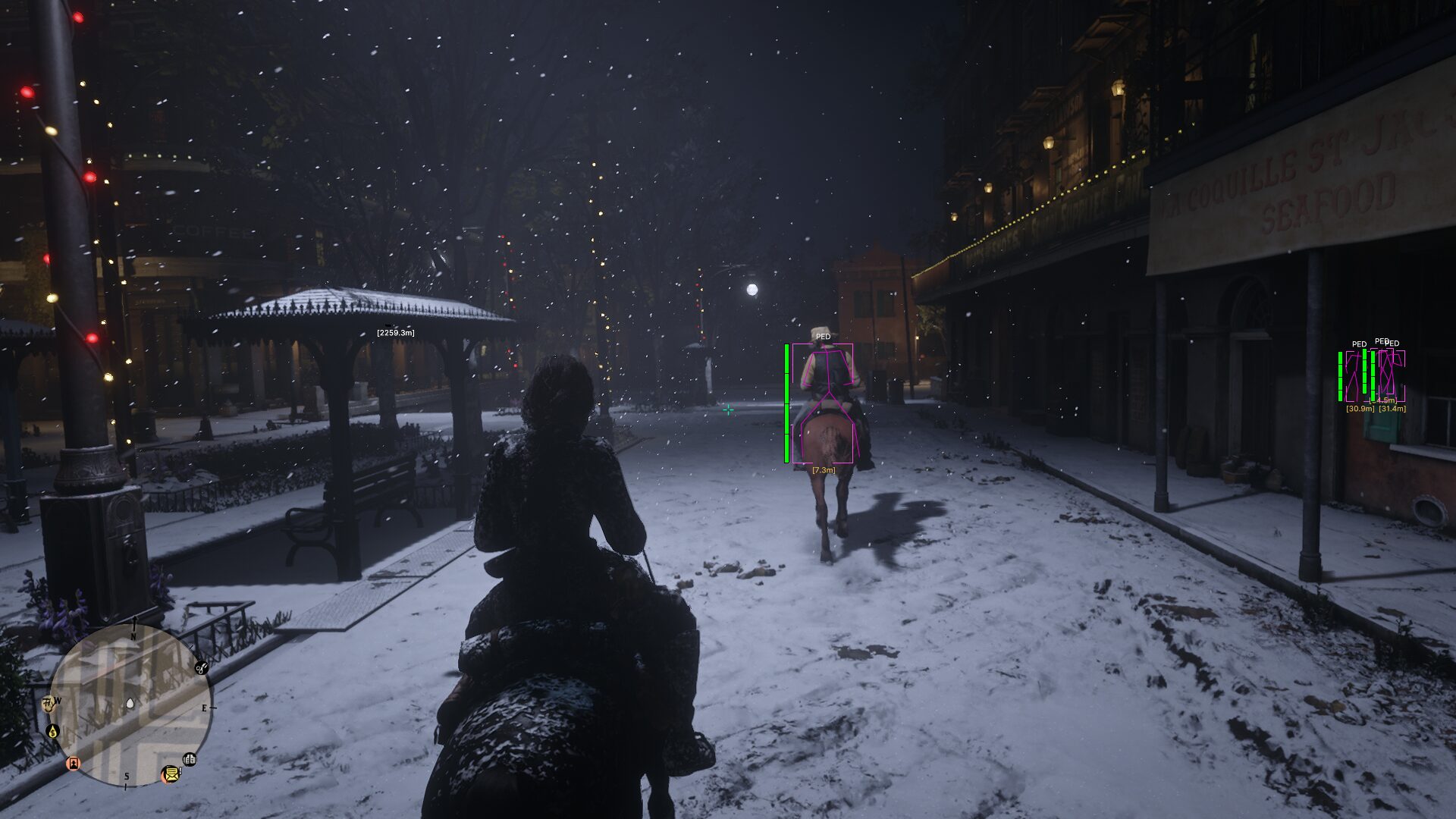Click the yellow letter envelope marker
1456x819 pixels.
pos(171,774)
